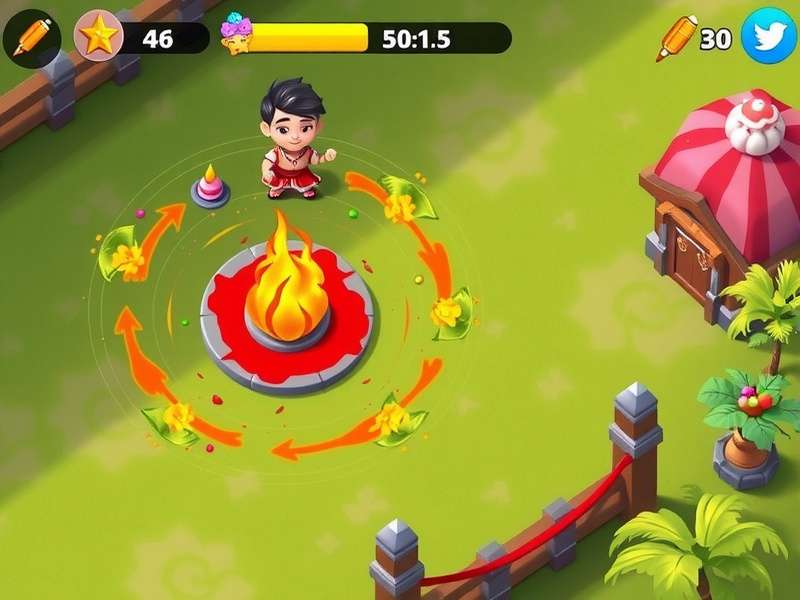Share via the Twitter bird button
Viewport: 800px width, 600px height.
click(768, 36)
